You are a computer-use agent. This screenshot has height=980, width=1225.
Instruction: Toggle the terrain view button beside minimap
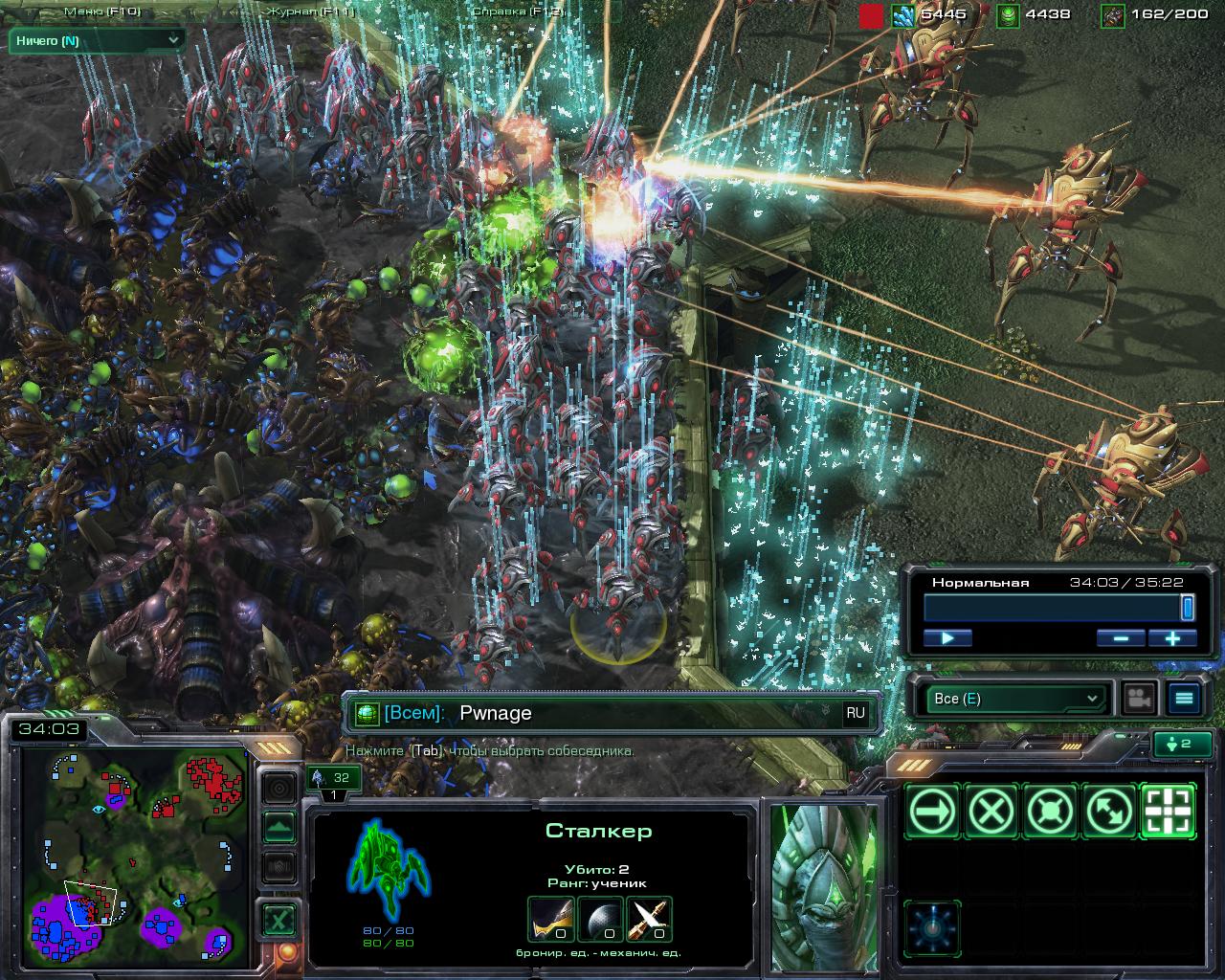coord(279,827)
